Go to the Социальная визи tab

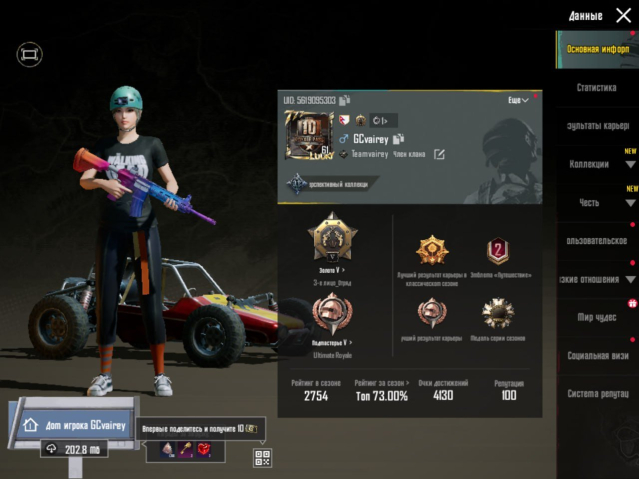pos(597,355)
